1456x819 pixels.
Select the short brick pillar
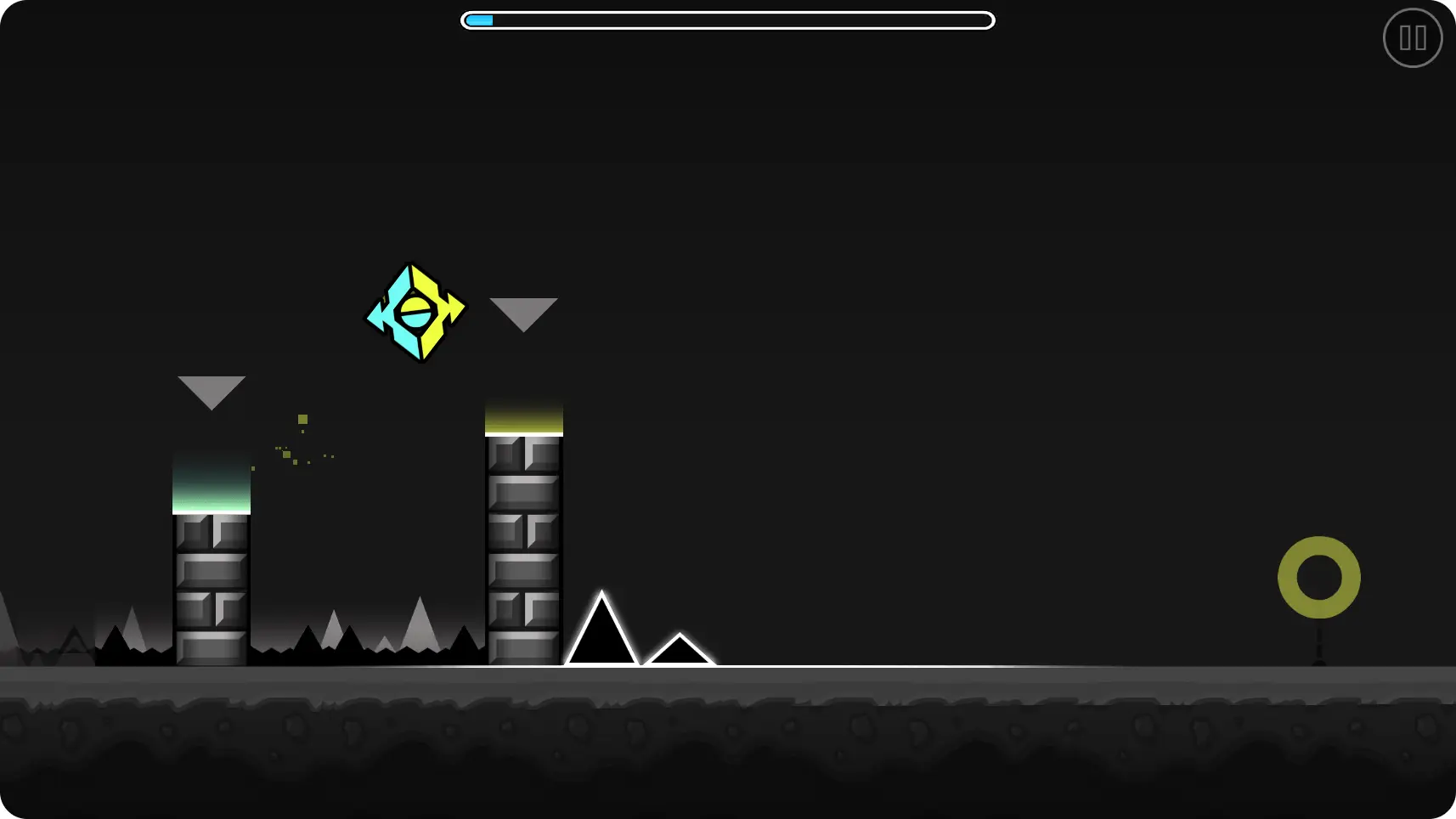click(x=212, y=586)
